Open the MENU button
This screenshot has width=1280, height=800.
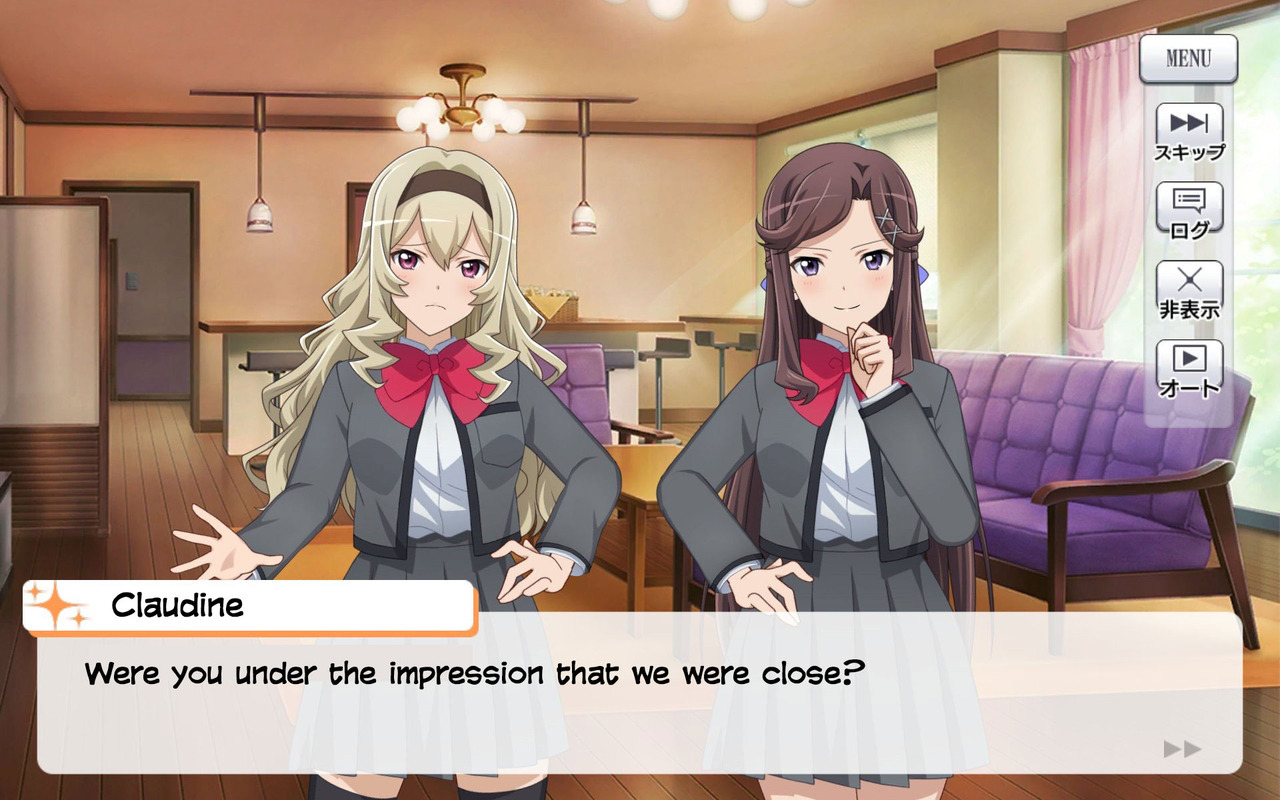click(x=1188, y=59)
